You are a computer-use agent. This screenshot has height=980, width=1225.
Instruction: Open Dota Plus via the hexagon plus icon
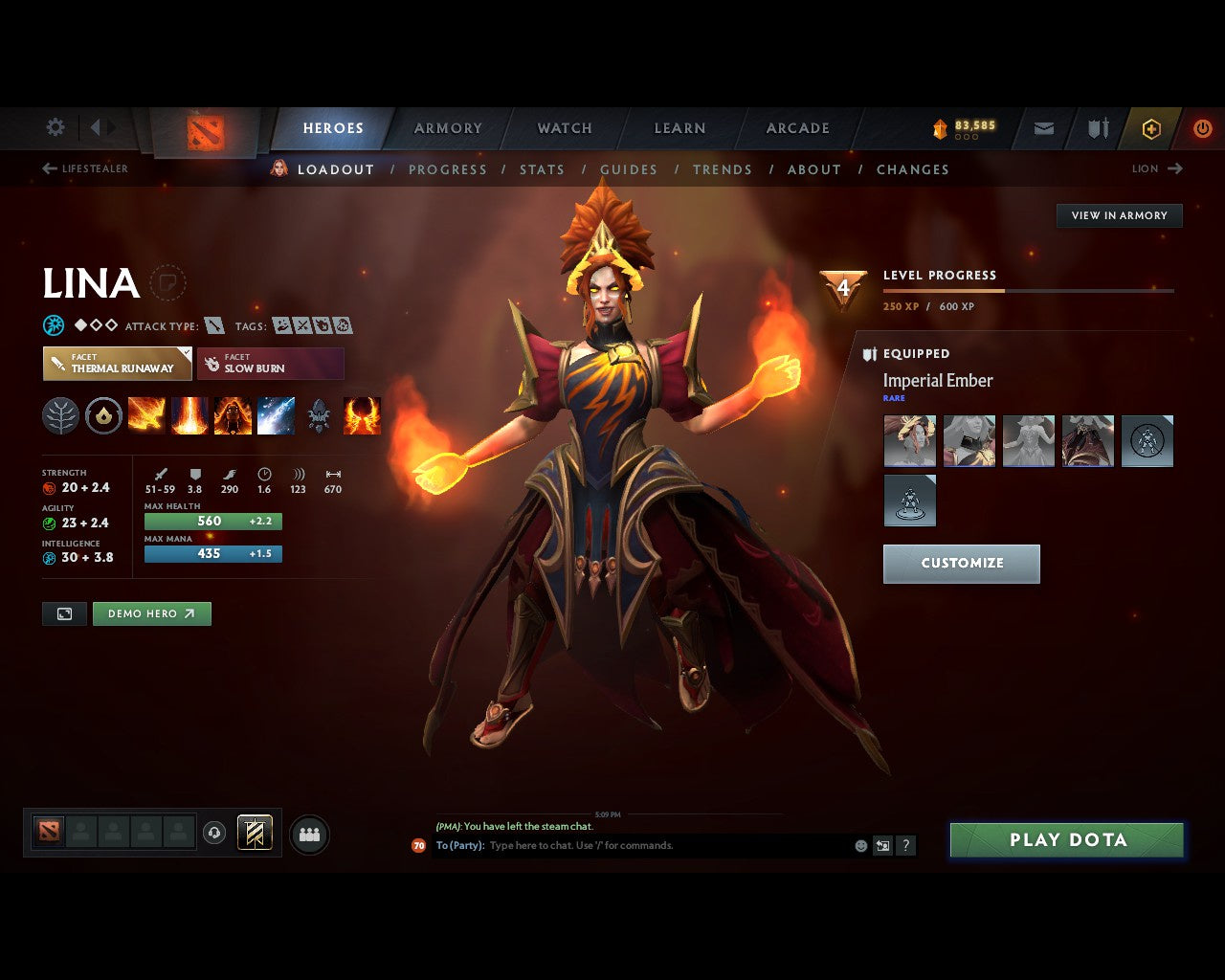click(1151, 127)
